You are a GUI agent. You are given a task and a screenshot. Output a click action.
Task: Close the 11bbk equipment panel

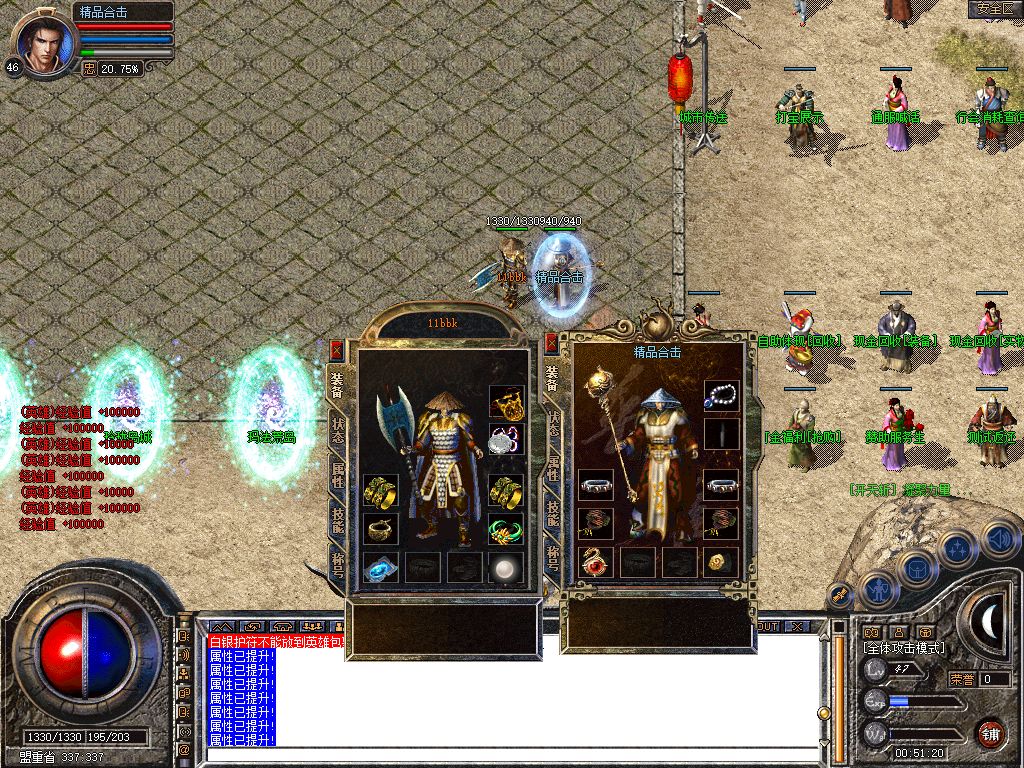click(x=337, y=349)
